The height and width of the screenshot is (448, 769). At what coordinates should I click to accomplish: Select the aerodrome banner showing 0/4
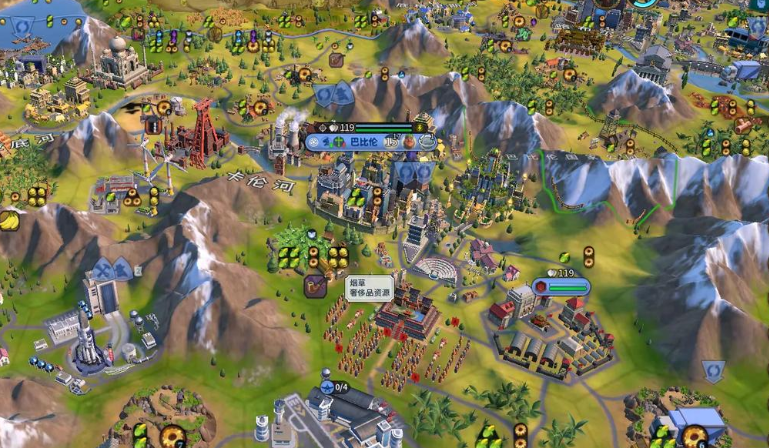pos(334,387)
